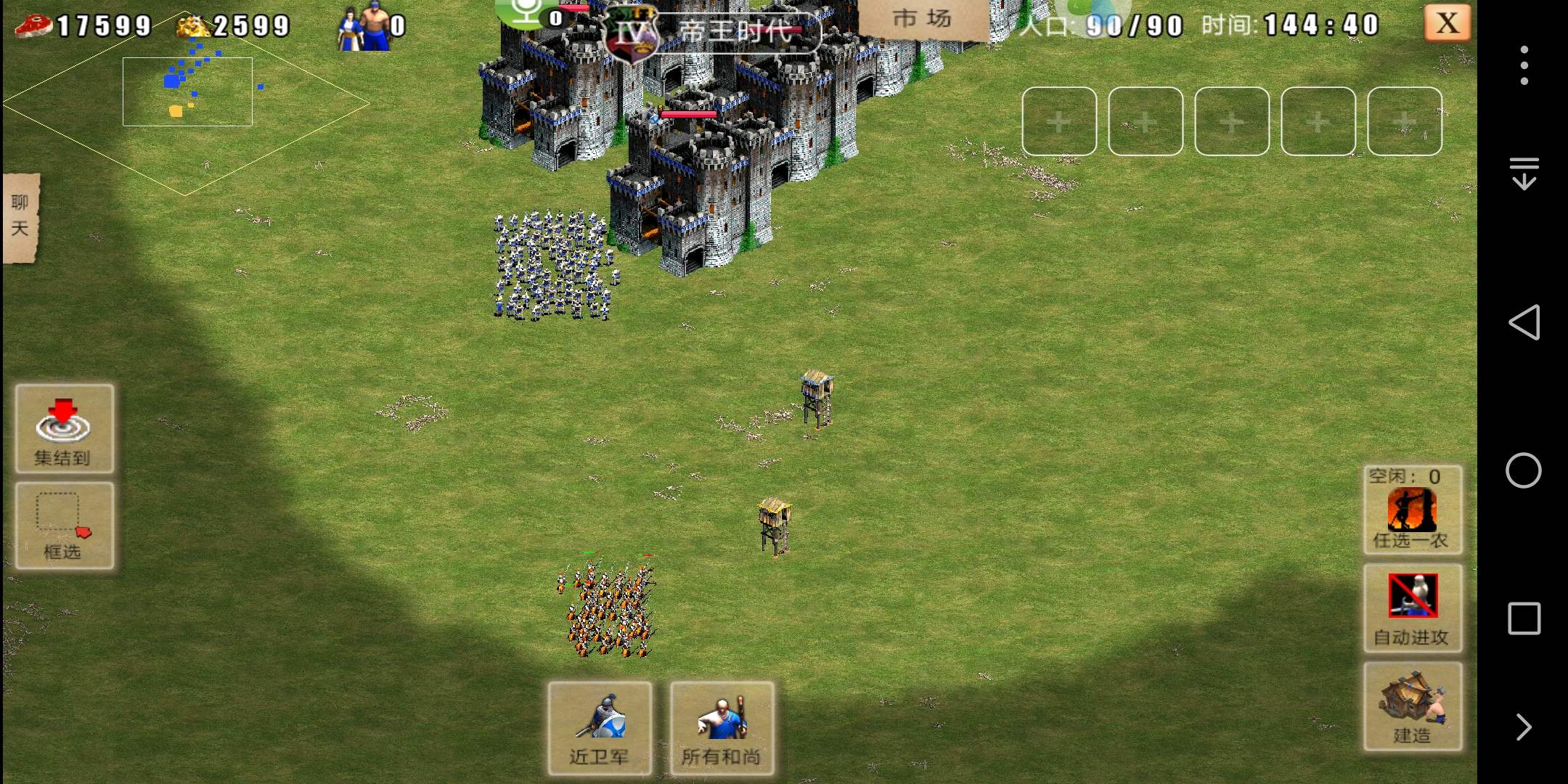1568x784 pixels.
Task: Choose an idle villager via 任选一农
Action: pyautogui.click(x=1412, y=510)
